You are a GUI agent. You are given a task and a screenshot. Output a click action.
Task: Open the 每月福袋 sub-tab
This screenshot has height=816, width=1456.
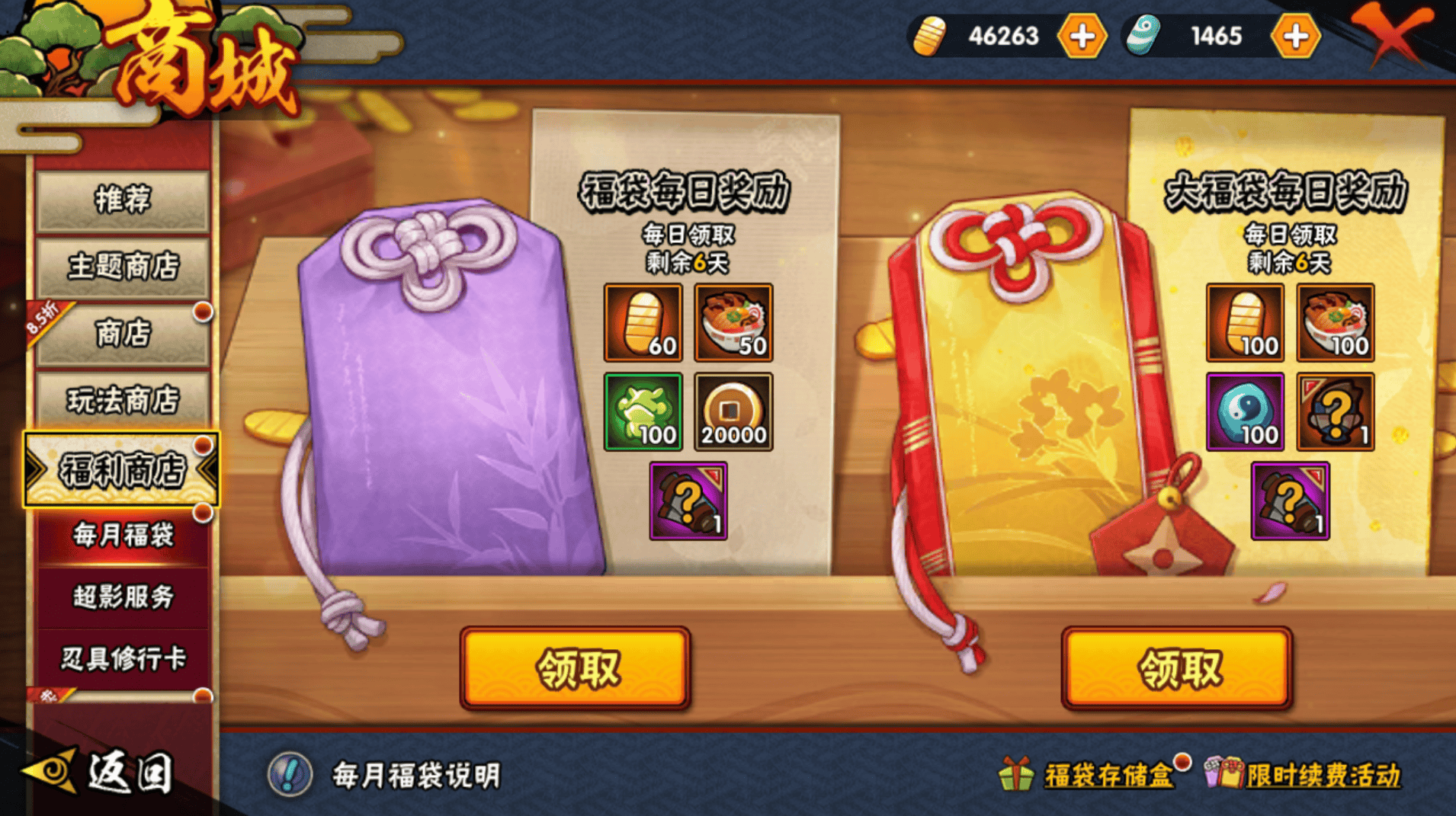point(122,536)
